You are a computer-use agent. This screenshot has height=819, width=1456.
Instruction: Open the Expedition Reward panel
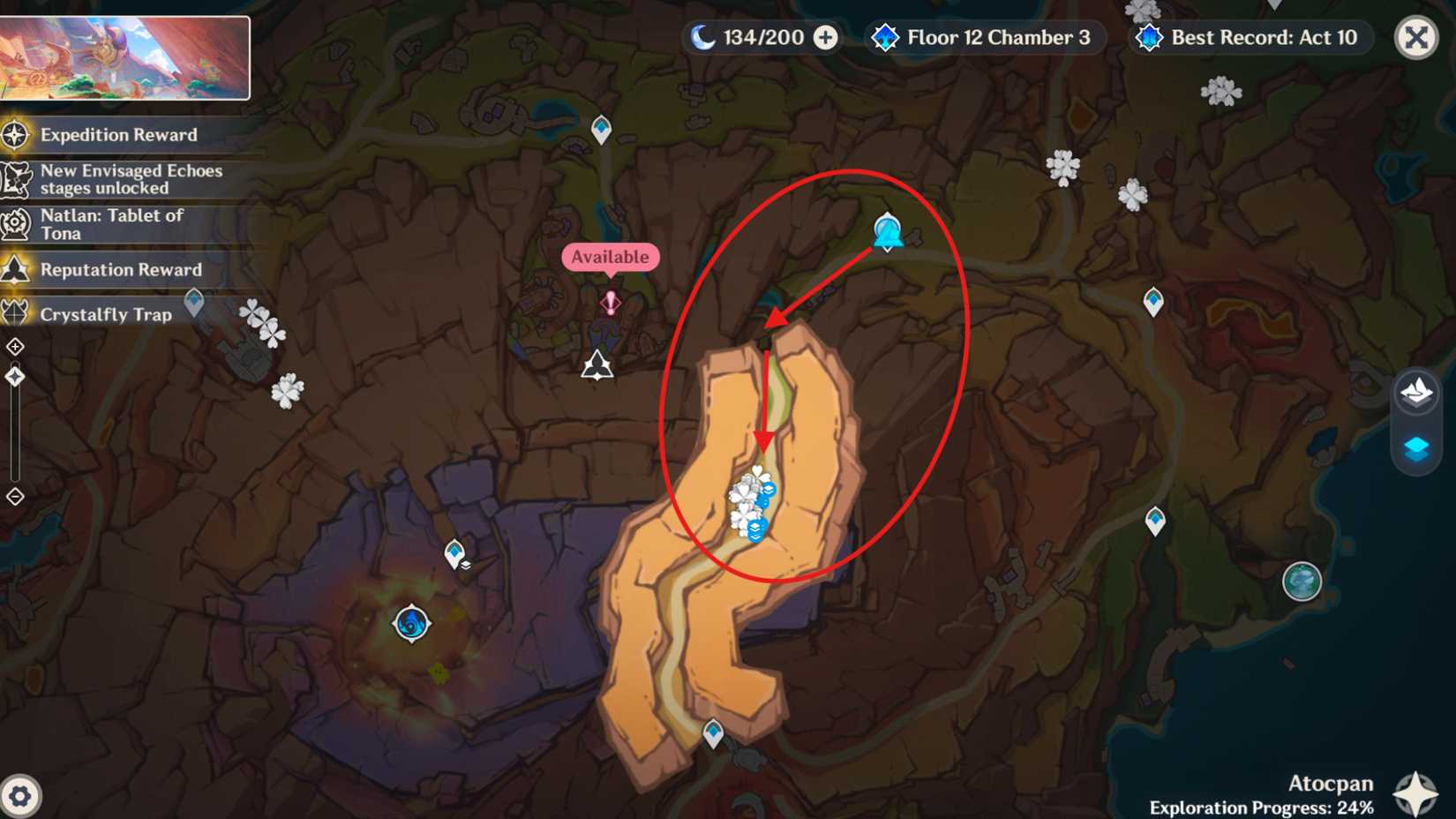[x=15, y=135]
